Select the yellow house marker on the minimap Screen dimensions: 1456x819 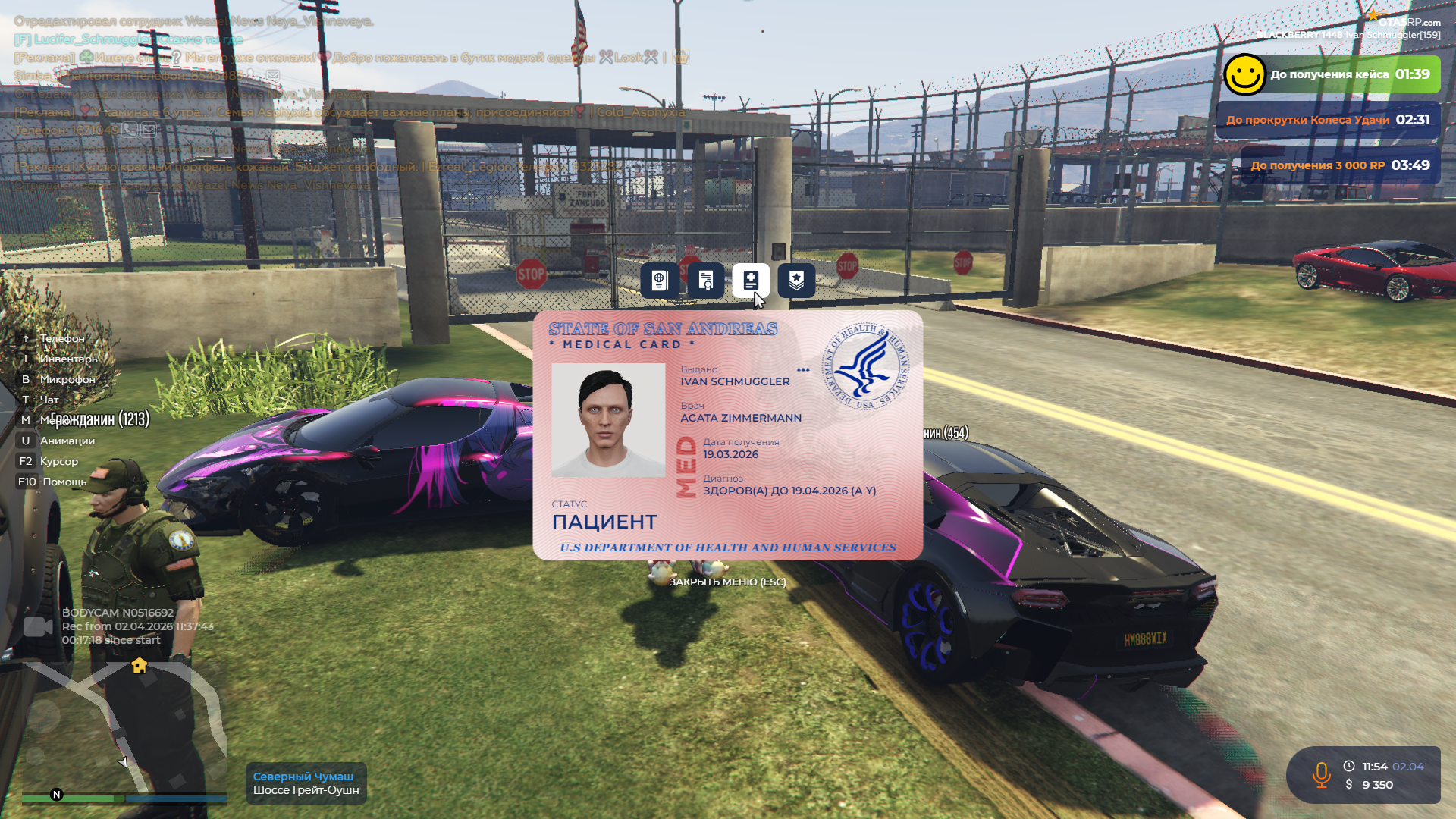click(140, 666)
